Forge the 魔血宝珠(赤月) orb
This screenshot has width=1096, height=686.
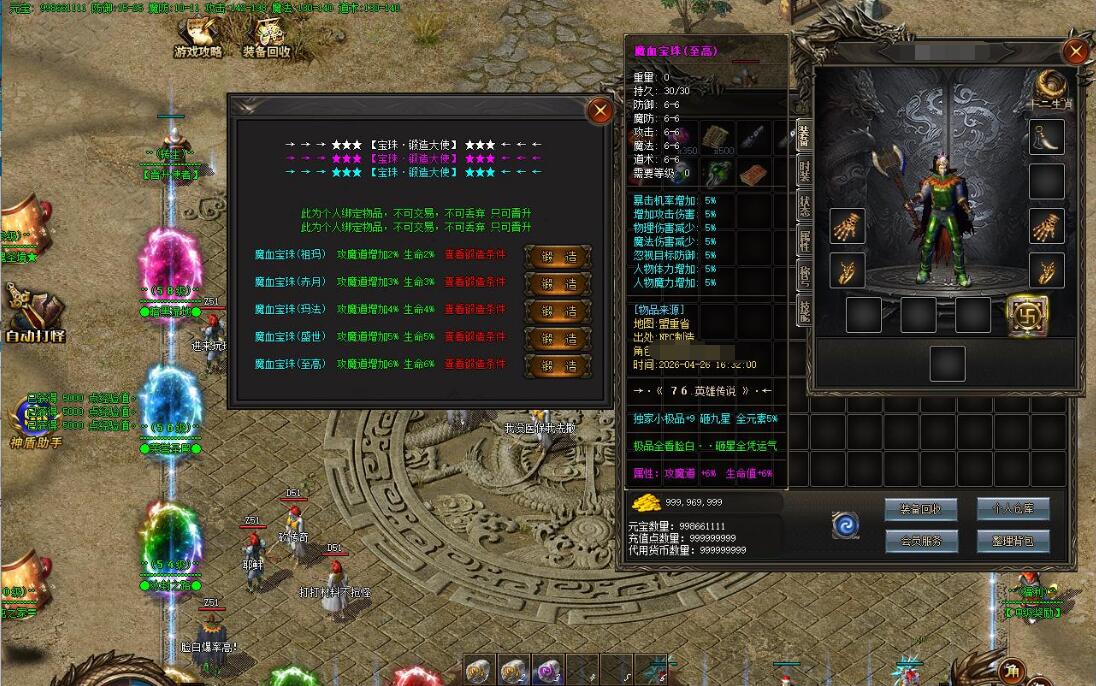point(558,283)
